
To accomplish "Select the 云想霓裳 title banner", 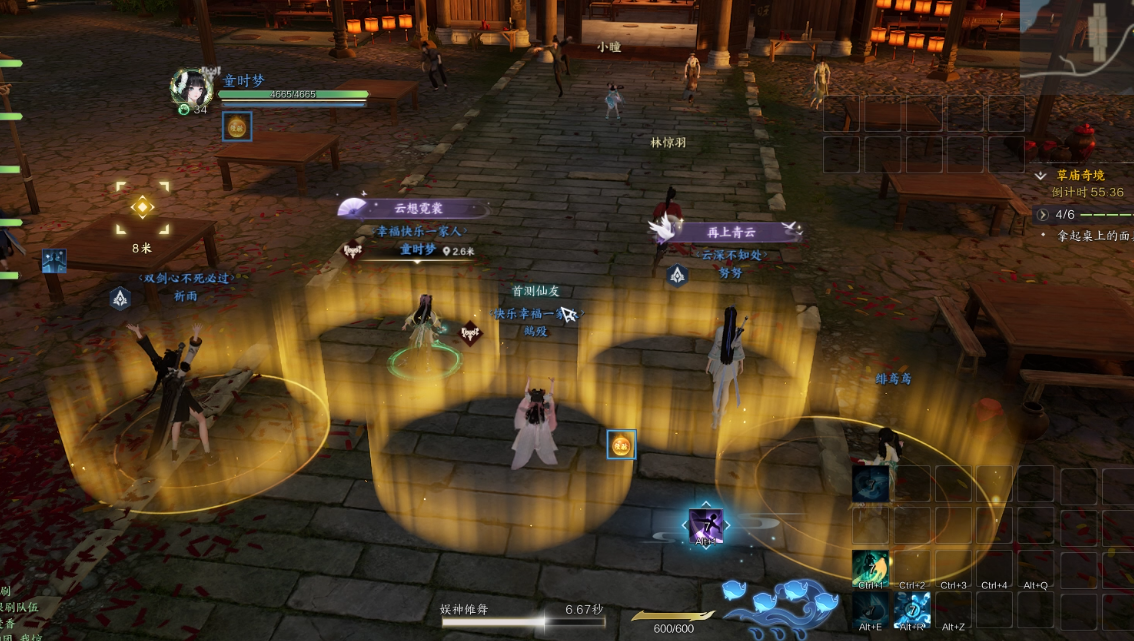I will (415, 209).
